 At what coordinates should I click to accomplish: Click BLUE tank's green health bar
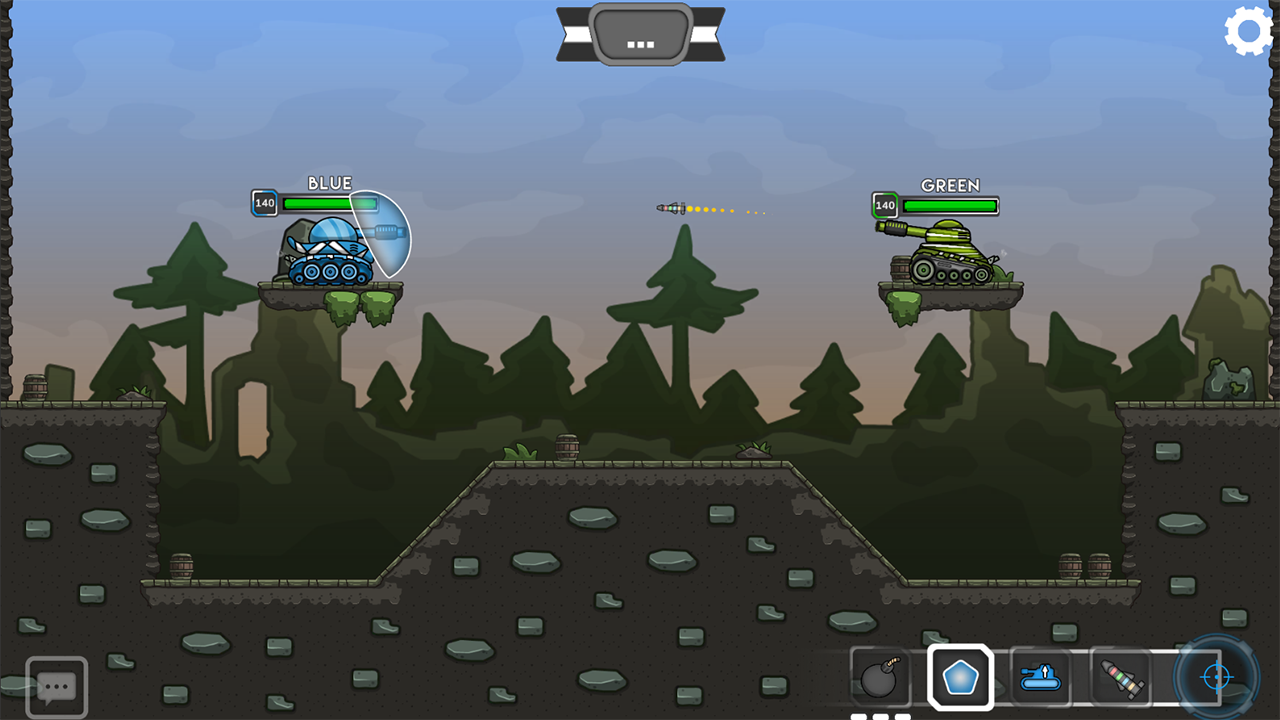[328, 203]
